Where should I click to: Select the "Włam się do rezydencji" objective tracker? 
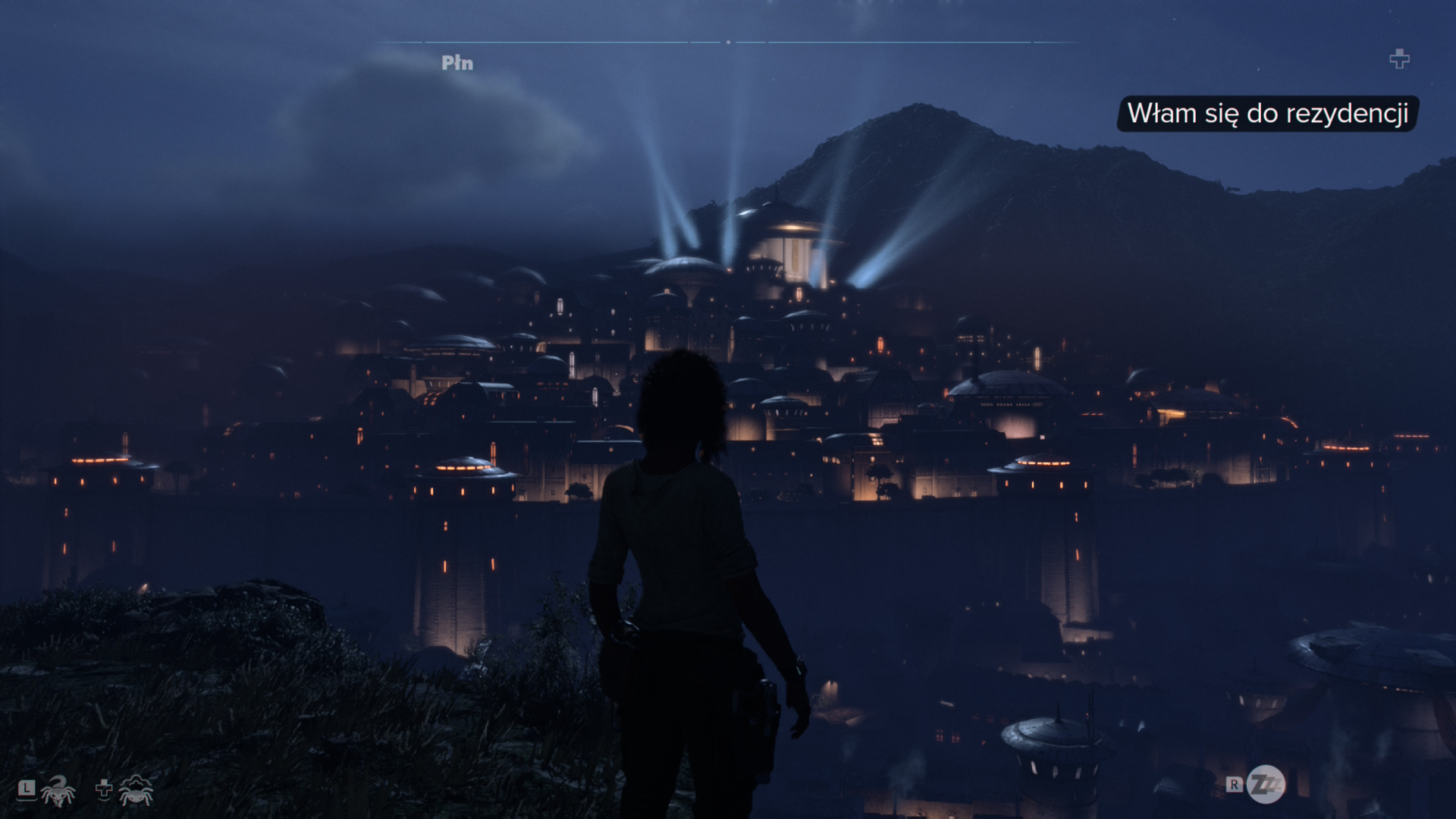1267,114
